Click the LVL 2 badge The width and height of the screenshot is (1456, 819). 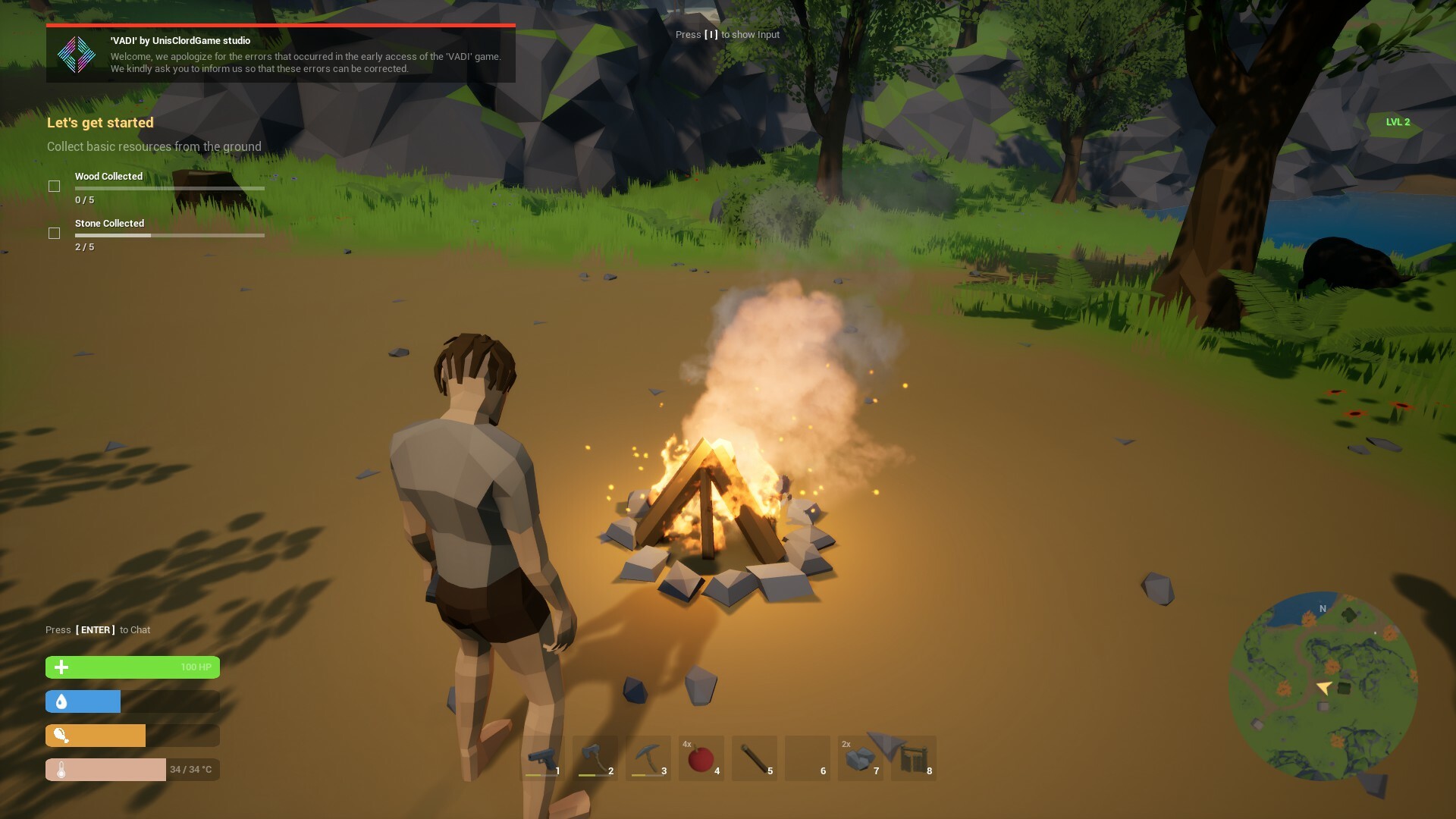(x=1398, y=121)
